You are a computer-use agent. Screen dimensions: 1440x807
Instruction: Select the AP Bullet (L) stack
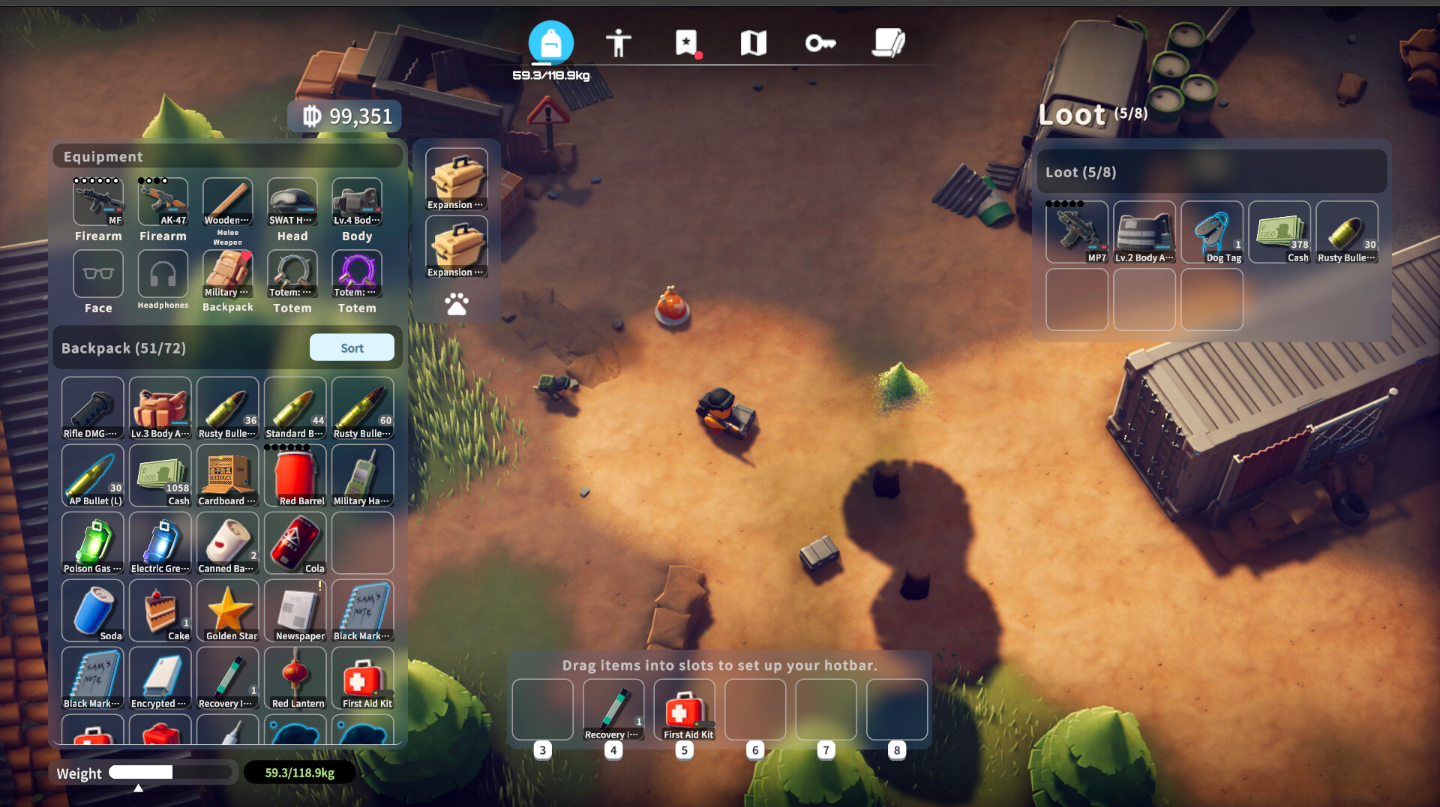pos(93,475)
